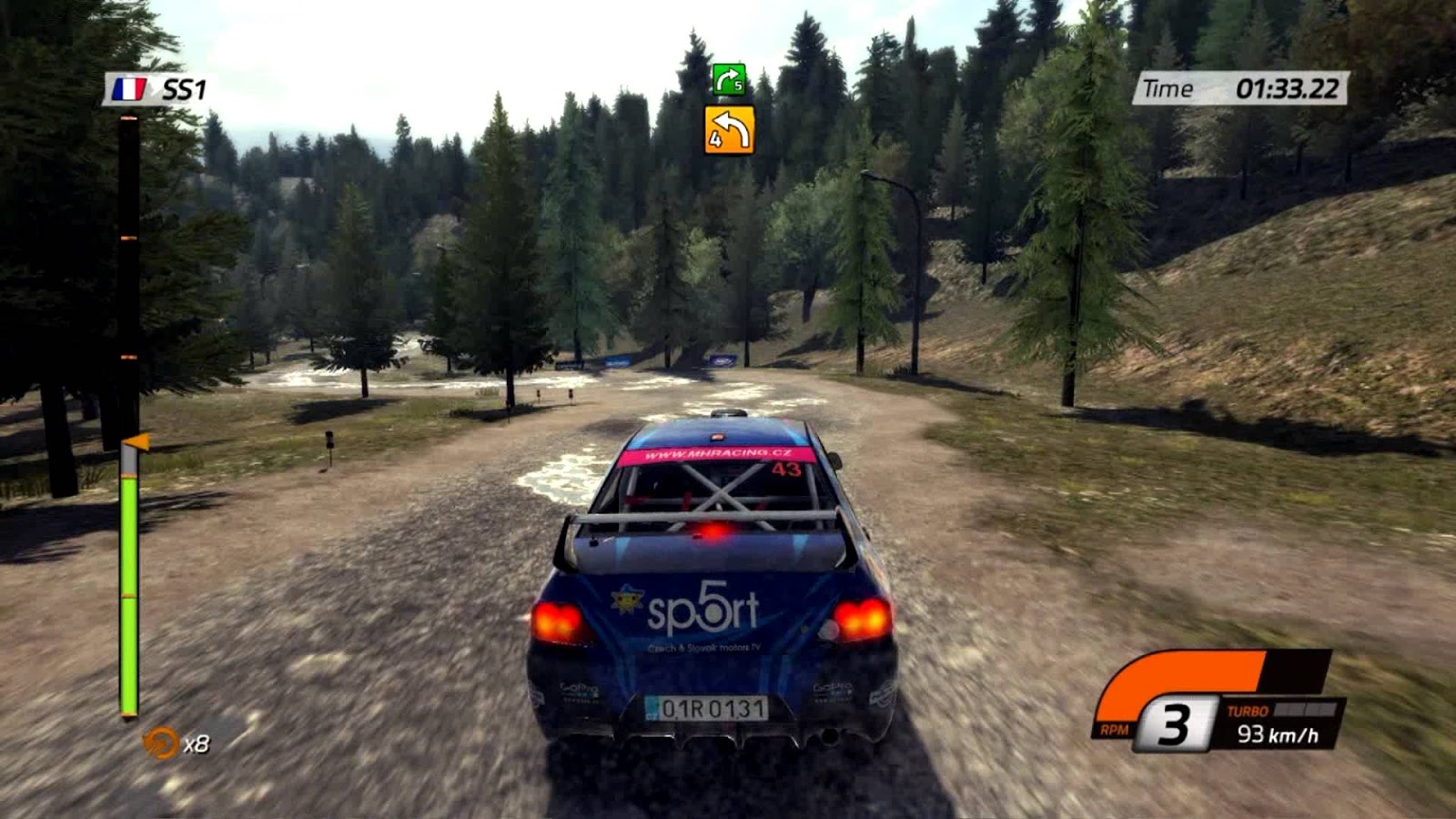
Task: Expand the SS1 stage information header
Action: tap(164, 87)
